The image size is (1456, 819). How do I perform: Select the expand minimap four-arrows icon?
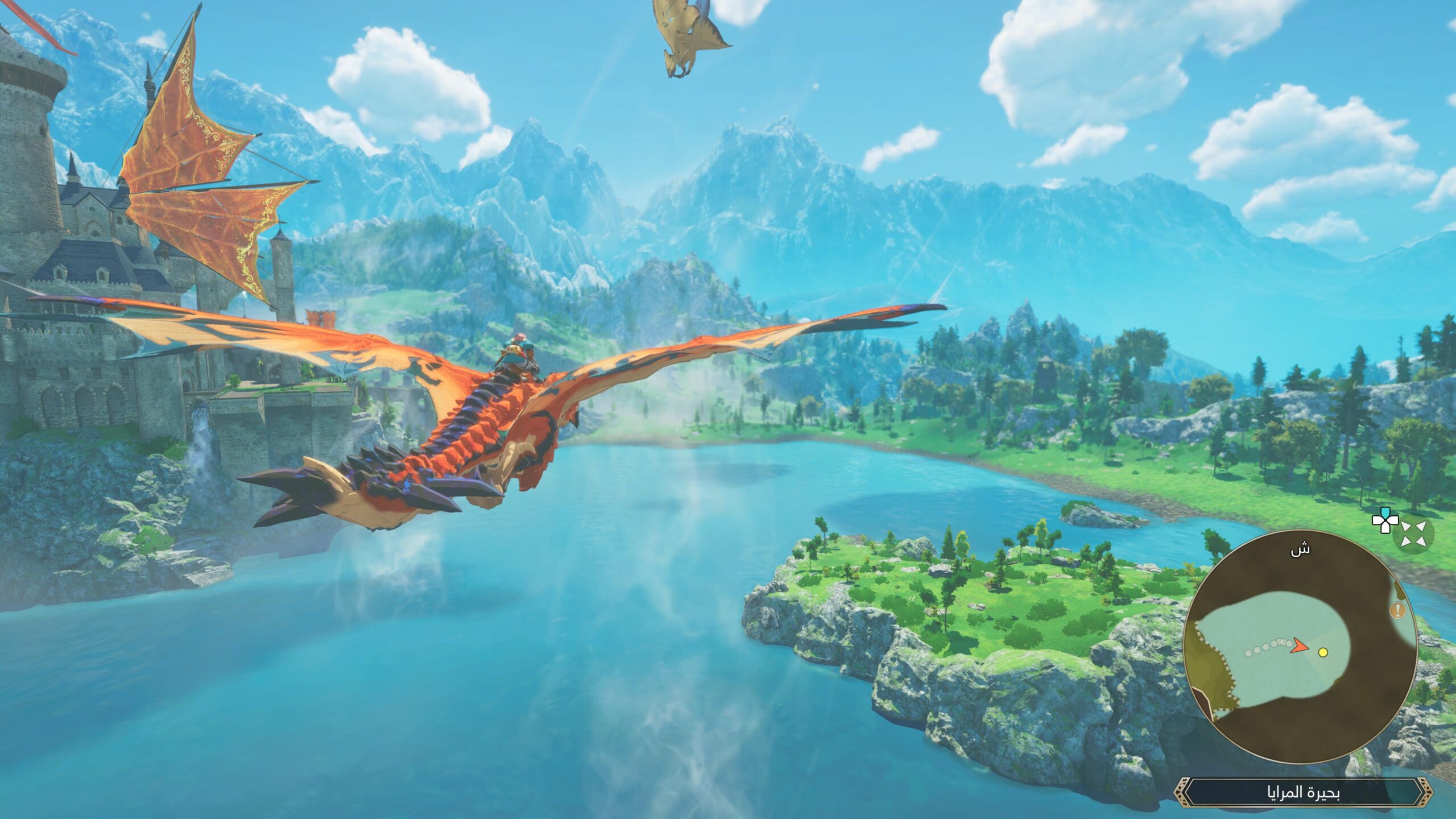pos(1414,535)
